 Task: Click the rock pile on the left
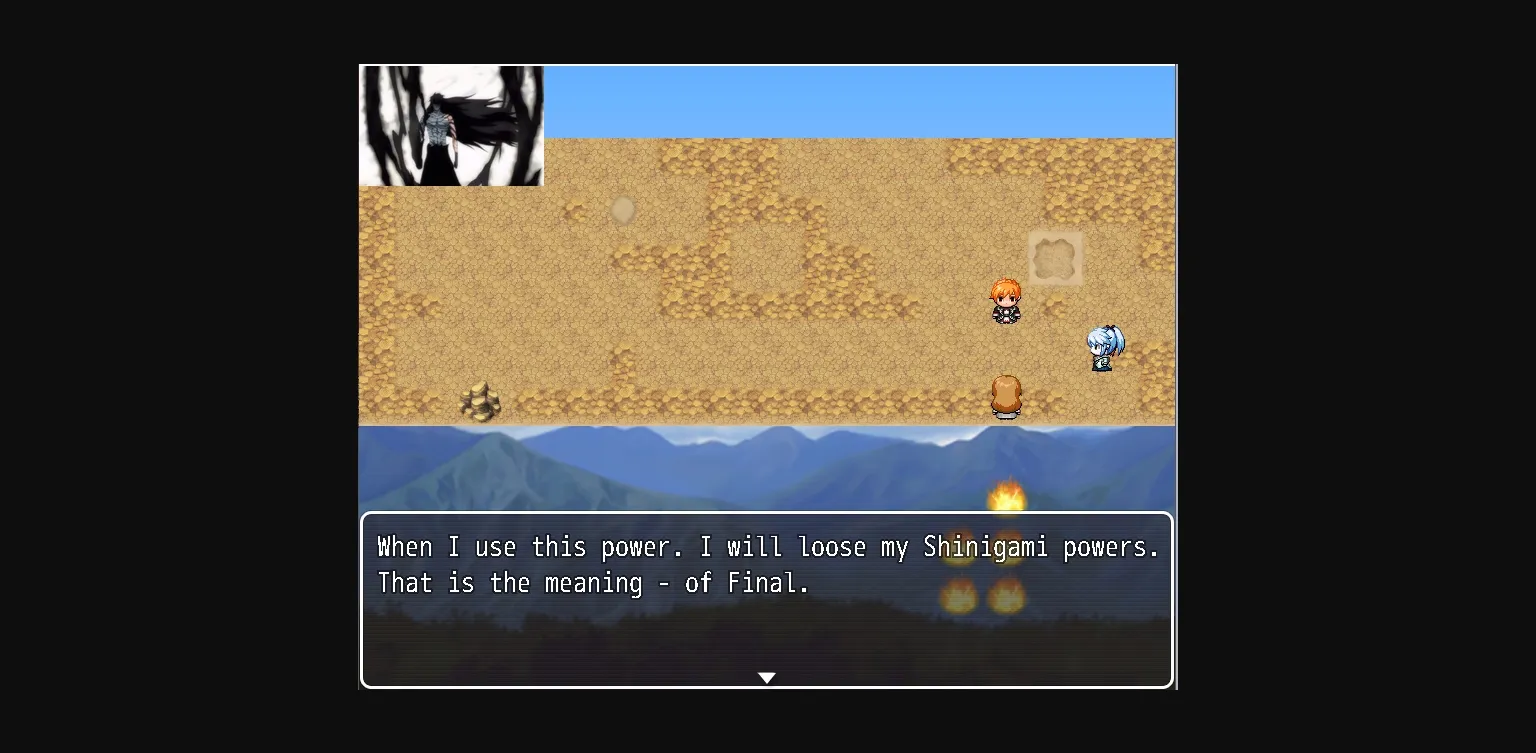pyautogui.click(x=483, y=400)
